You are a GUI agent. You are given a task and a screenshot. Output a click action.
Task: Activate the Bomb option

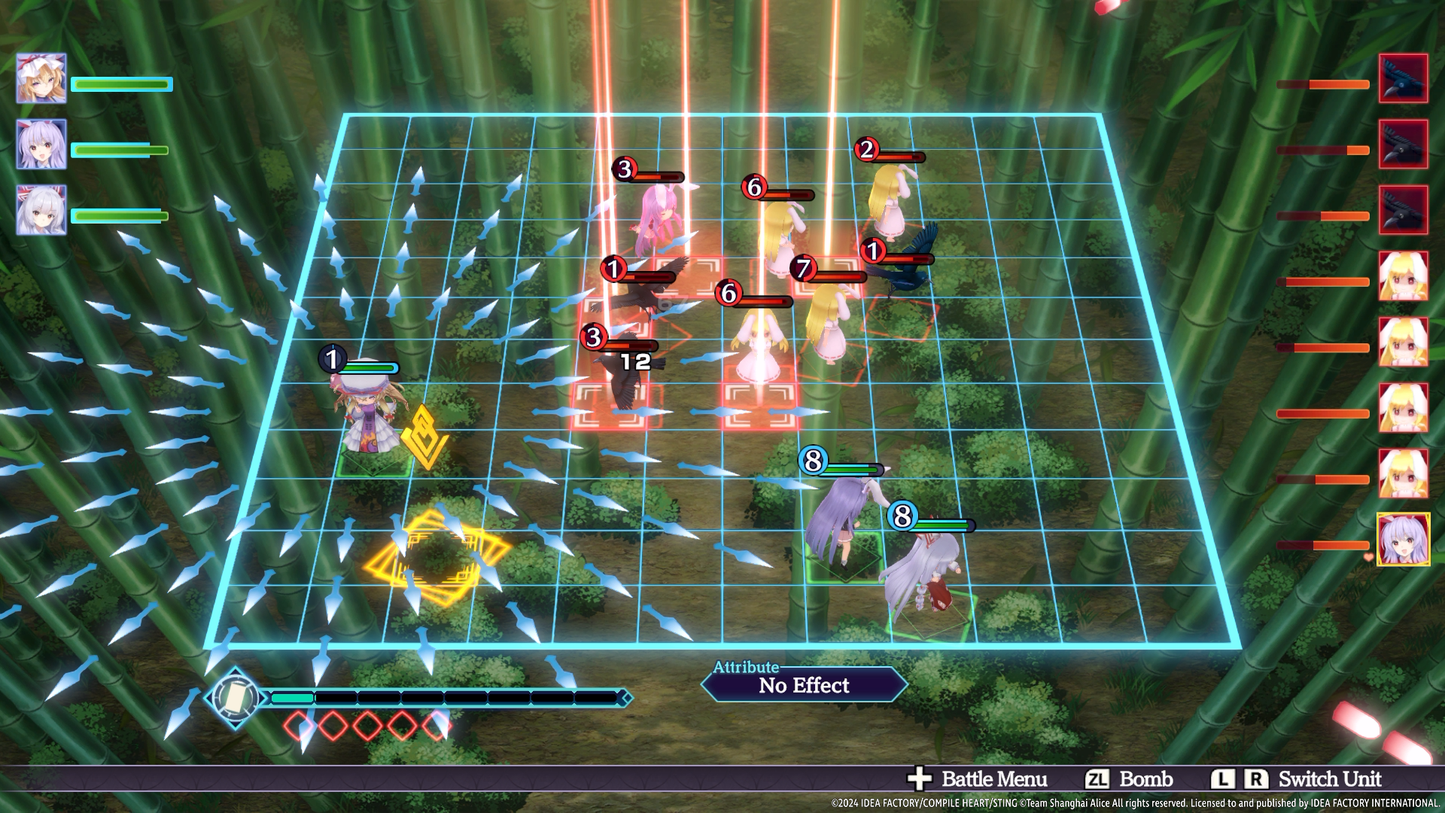click(1129, 779)
